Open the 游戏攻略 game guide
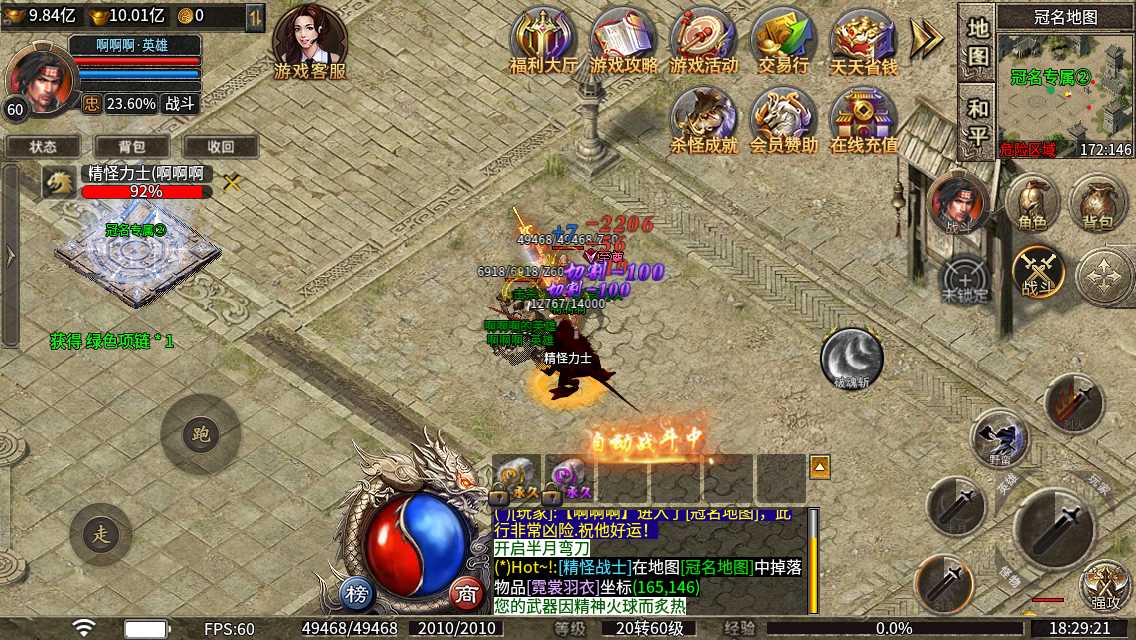 click(623, 41)
